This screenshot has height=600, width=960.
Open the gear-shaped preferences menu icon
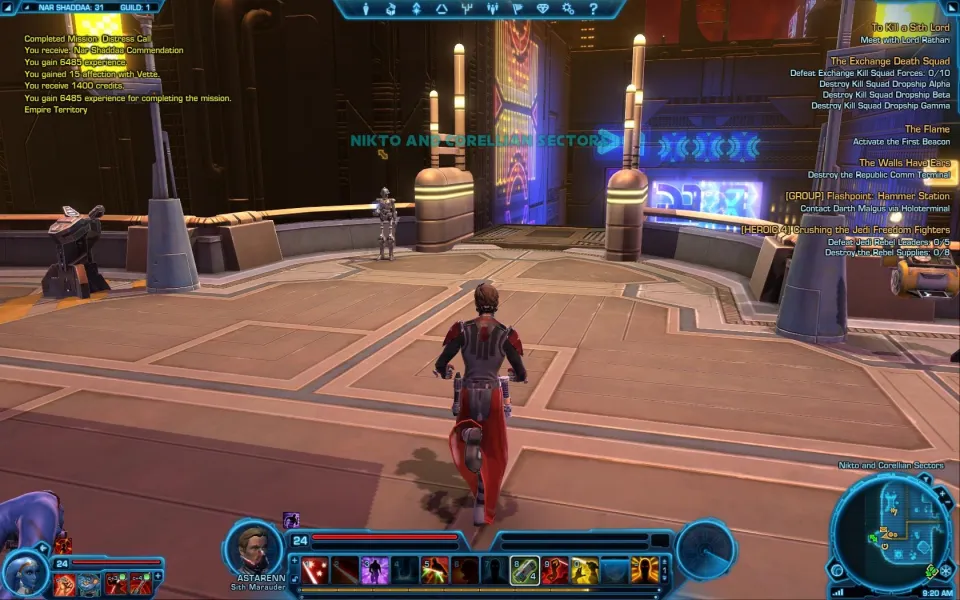569,9
